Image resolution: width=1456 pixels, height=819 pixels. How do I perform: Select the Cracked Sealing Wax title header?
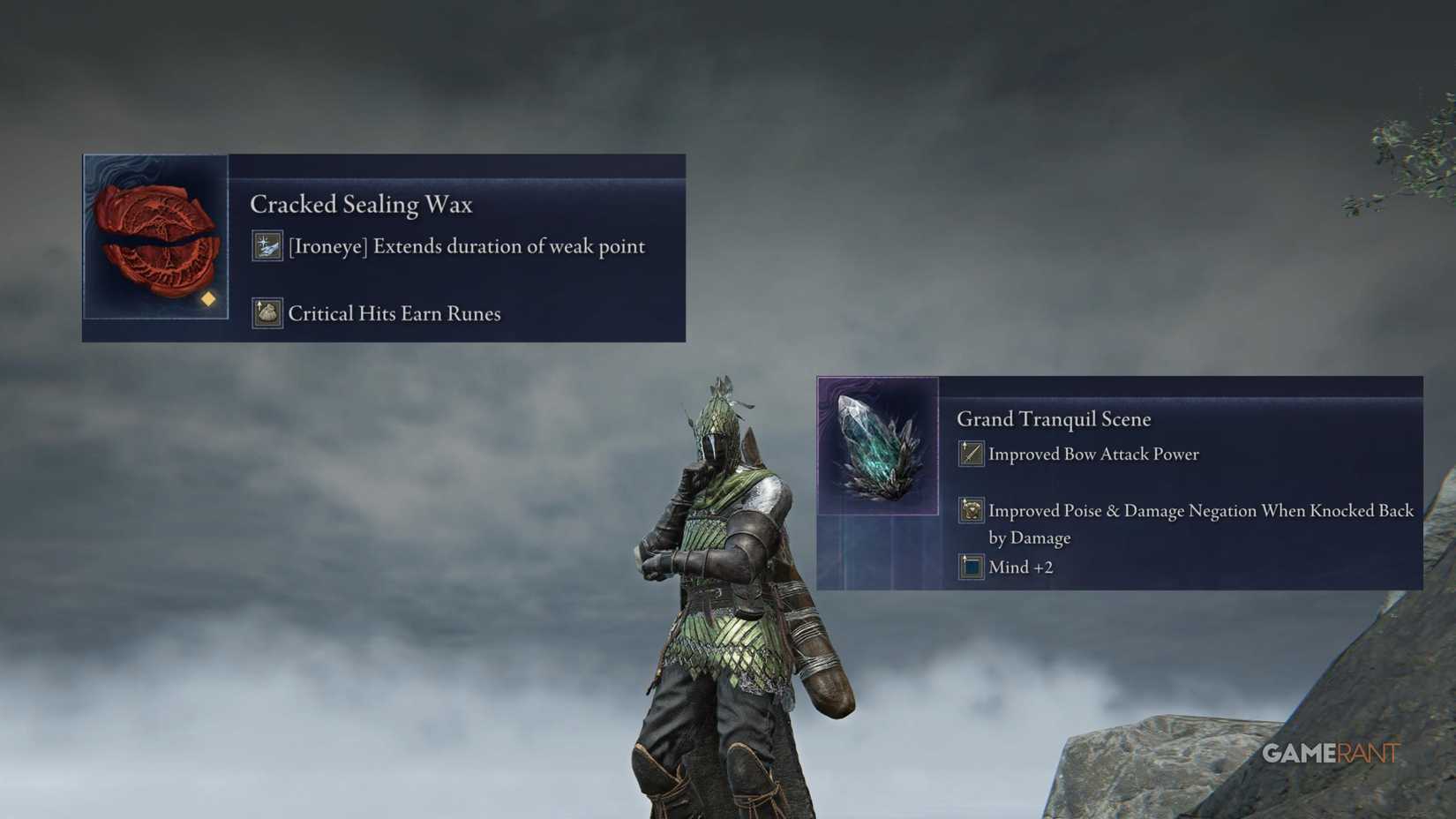click(362, 204)
